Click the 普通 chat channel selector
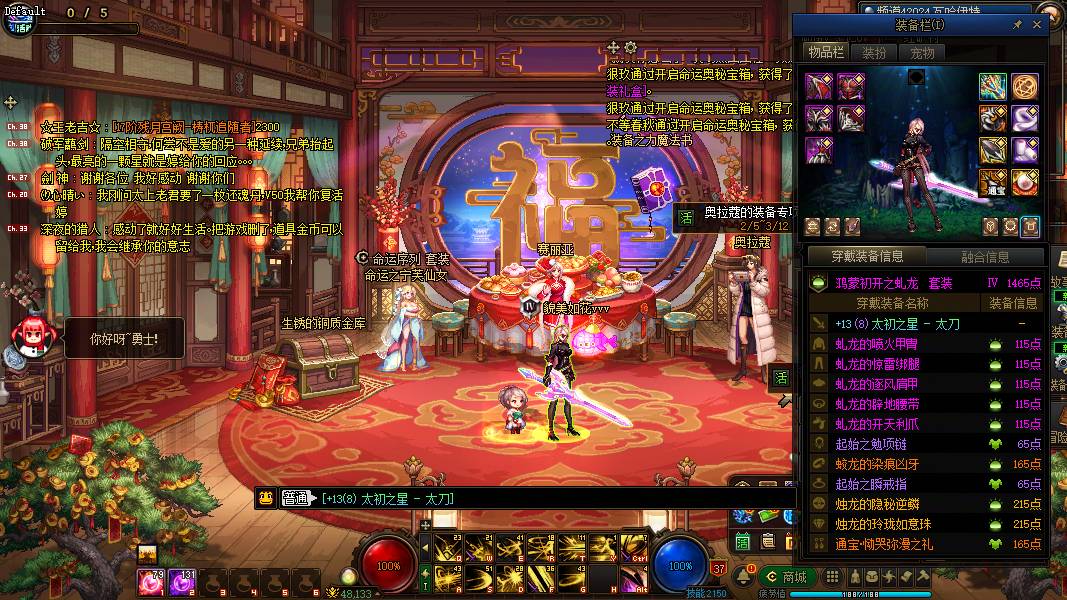 (297, 498)
